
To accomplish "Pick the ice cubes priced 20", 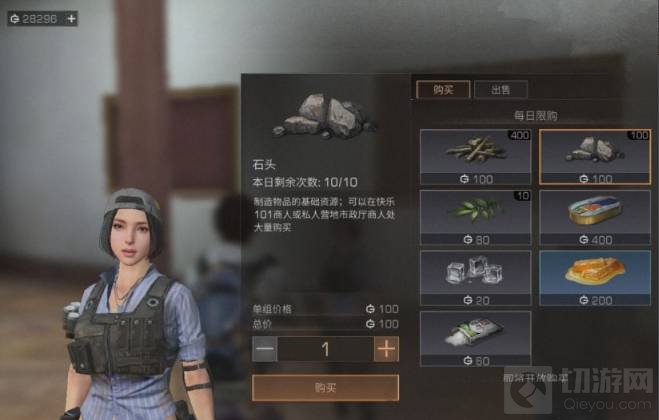I will click(475, 278).
